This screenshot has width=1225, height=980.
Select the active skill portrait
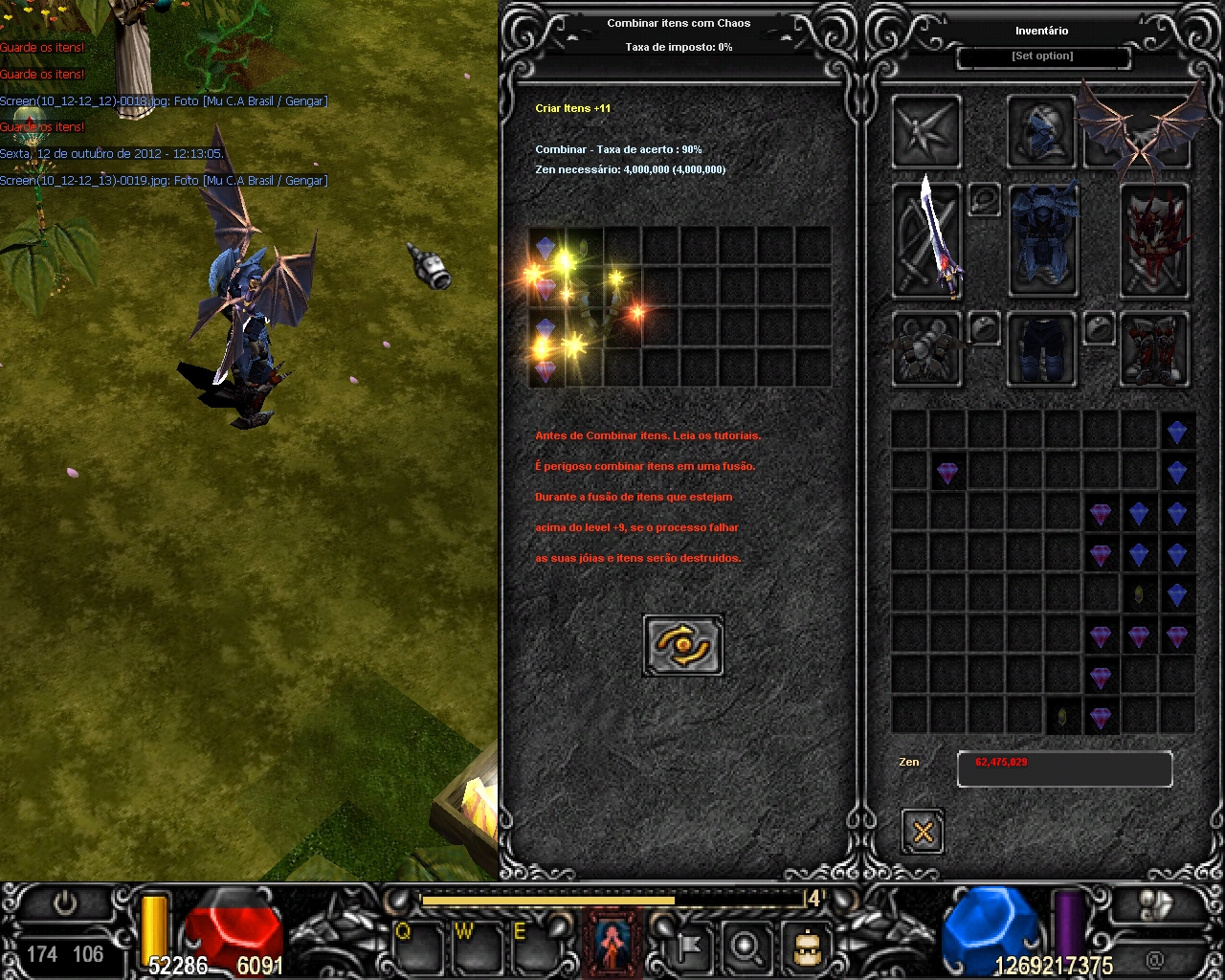[x=612, y=944]
